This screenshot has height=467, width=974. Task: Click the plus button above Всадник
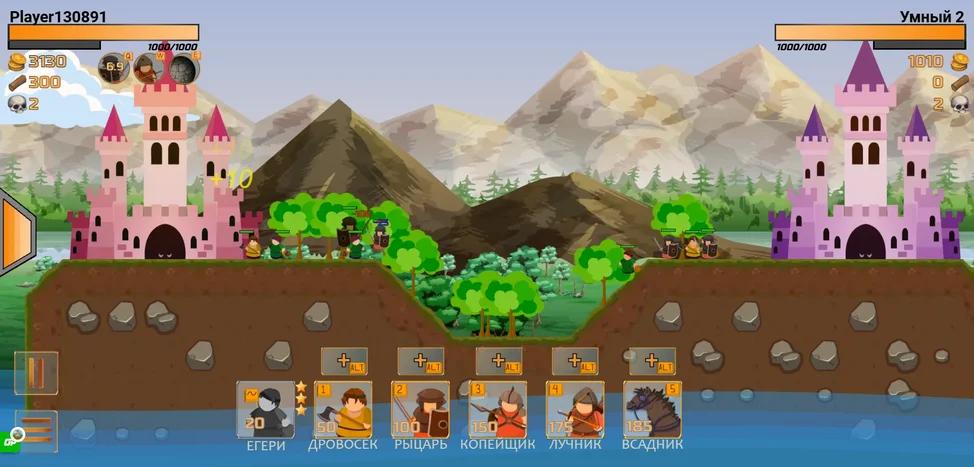652,361
